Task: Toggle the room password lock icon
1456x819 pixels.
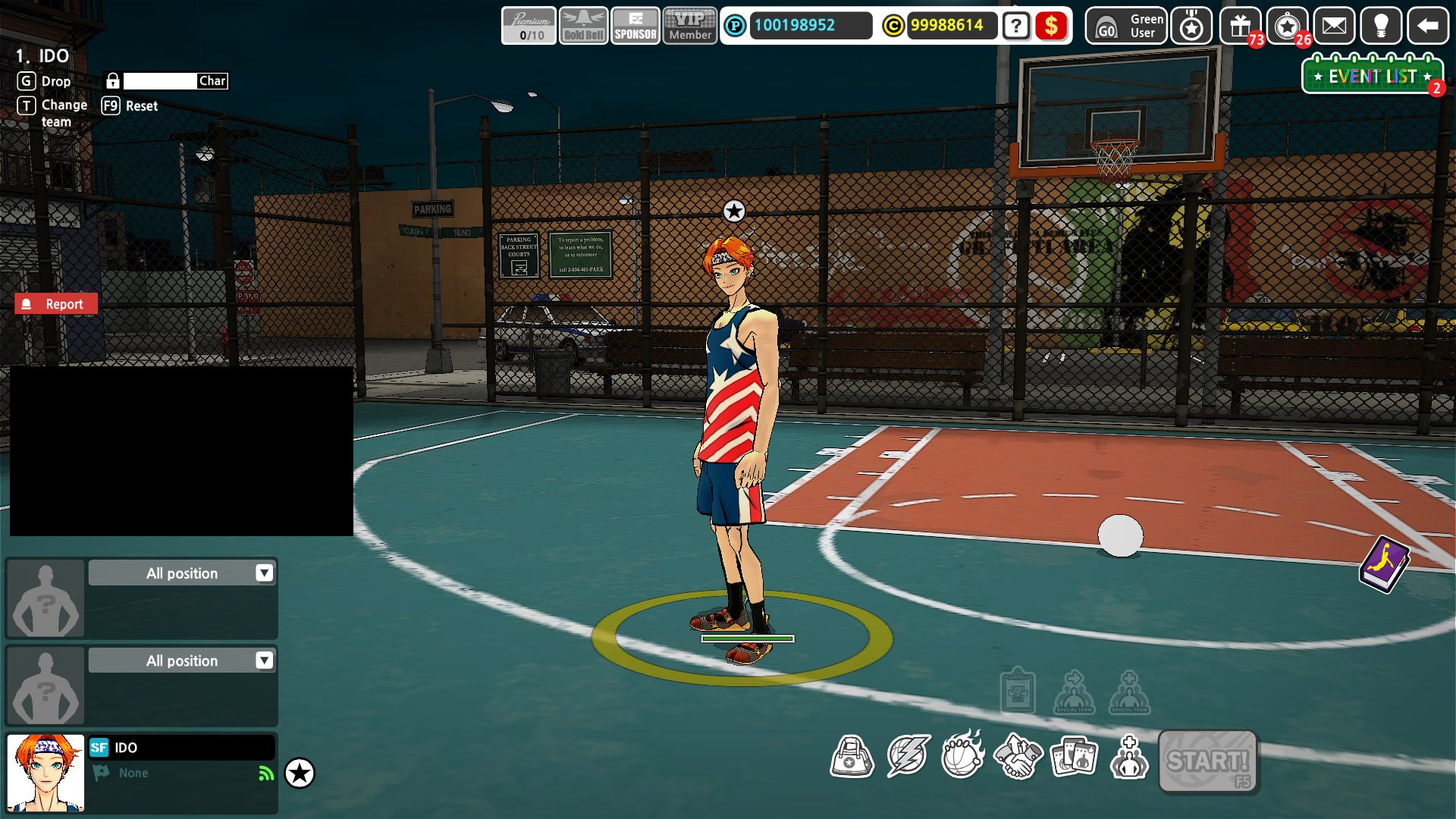Action: coord(112,80)
